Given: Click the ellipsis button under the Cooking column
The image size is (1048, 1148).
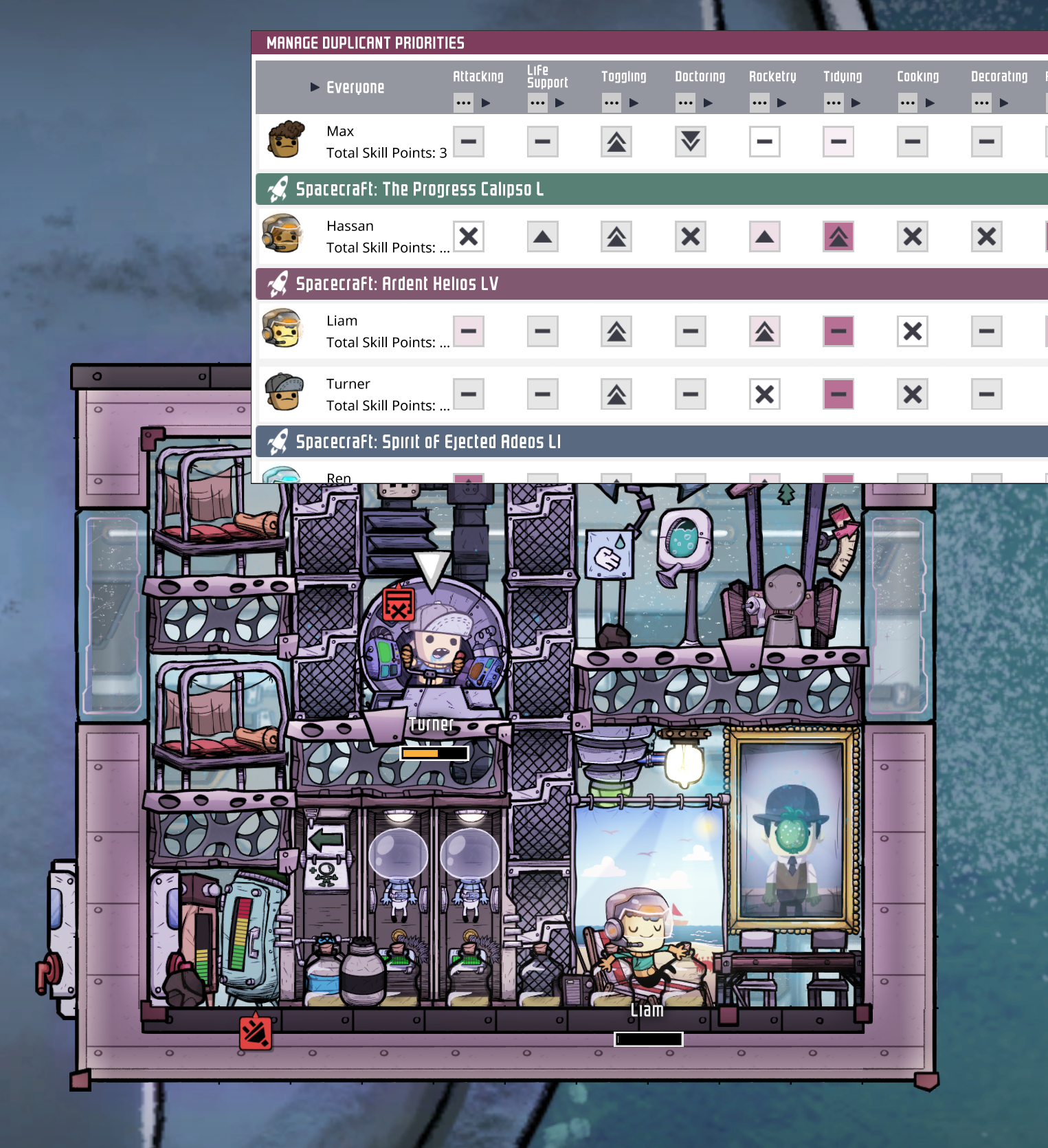Looking at the screenshot, I should click(908, 102).
